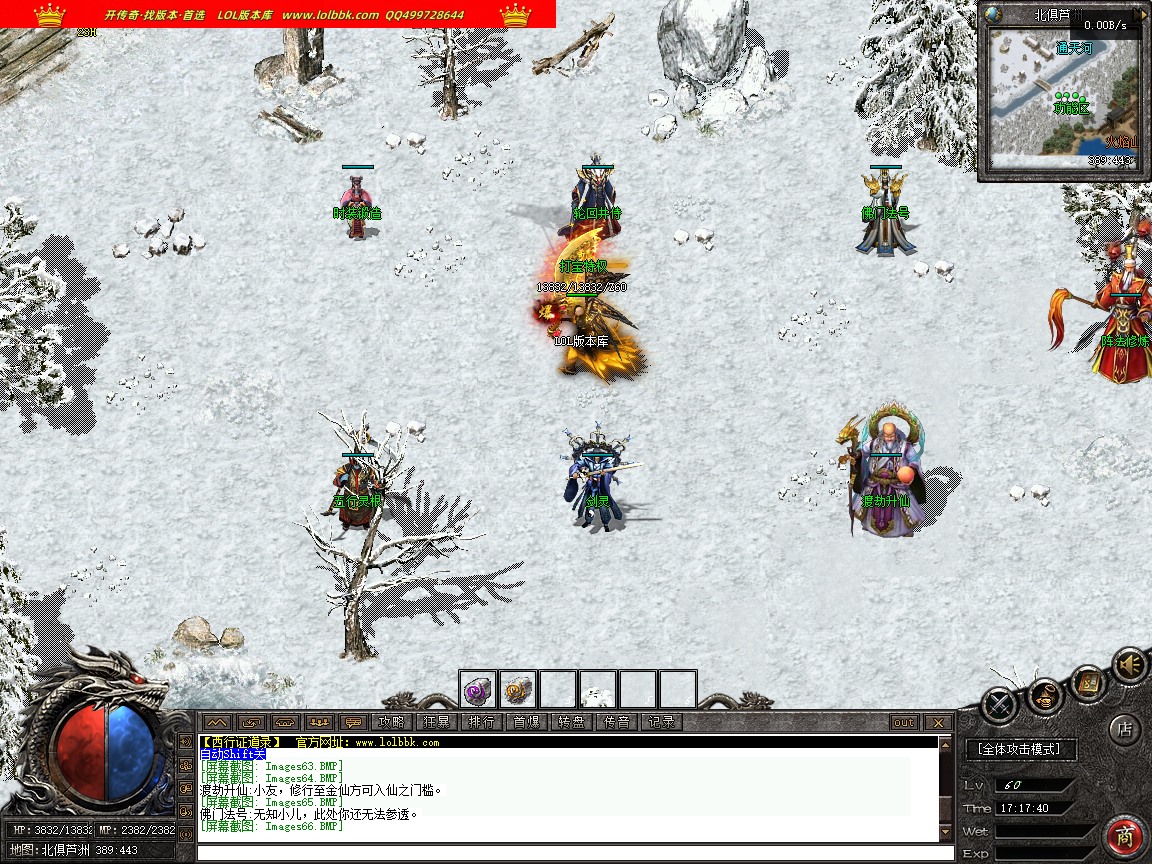Select the 传音 broadcast button

pos(616,722)
